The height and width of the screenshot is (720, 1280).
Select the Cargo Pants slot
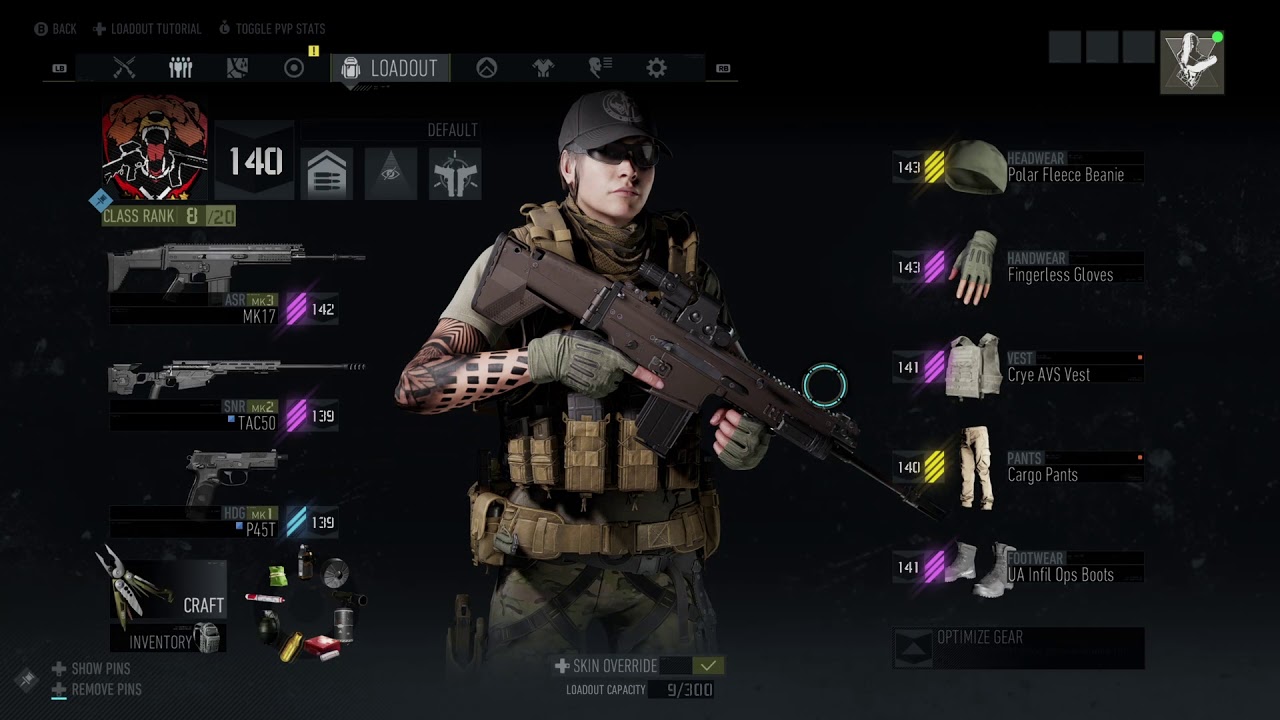click(x=1018, y=467)
